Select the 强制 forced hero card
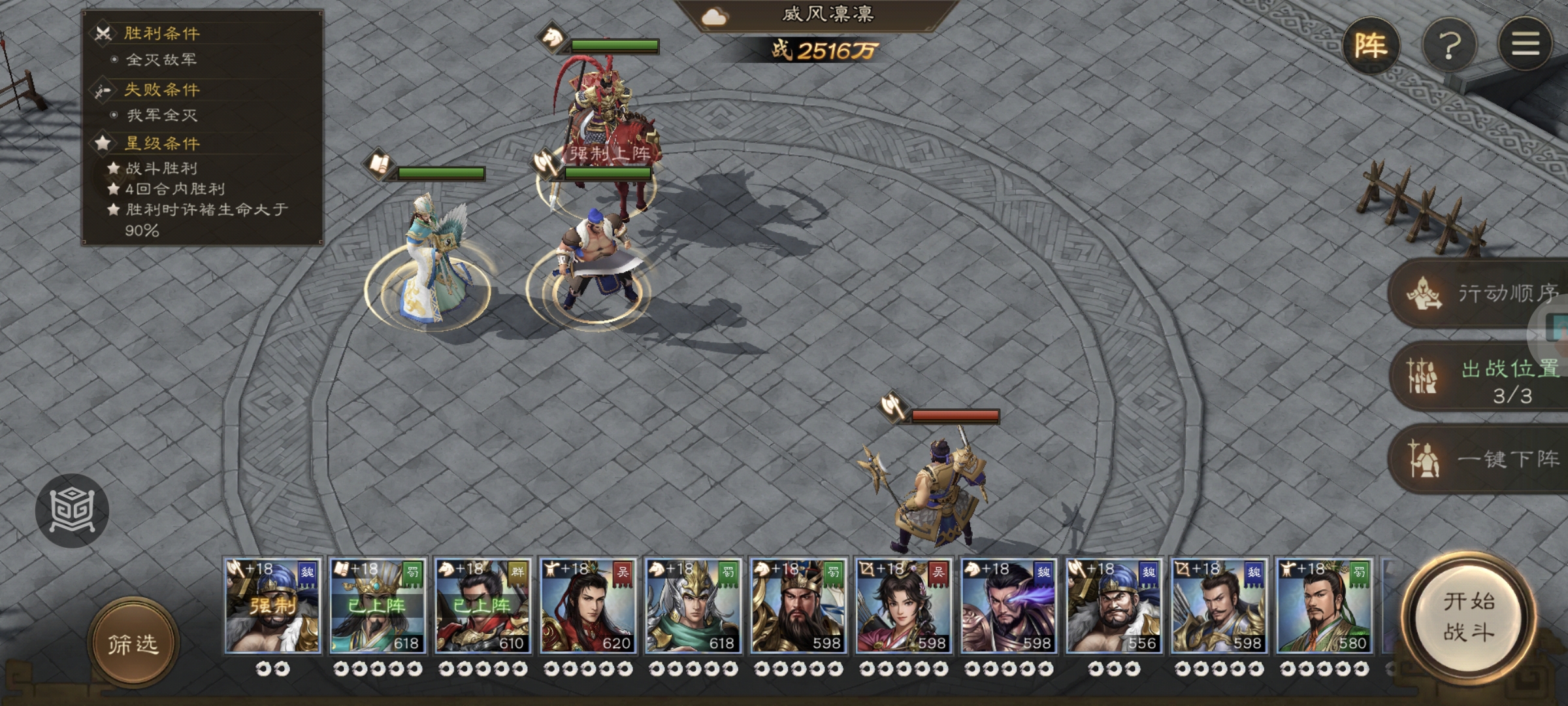Viewport: 1568px width, 706px height. [272, 605]
